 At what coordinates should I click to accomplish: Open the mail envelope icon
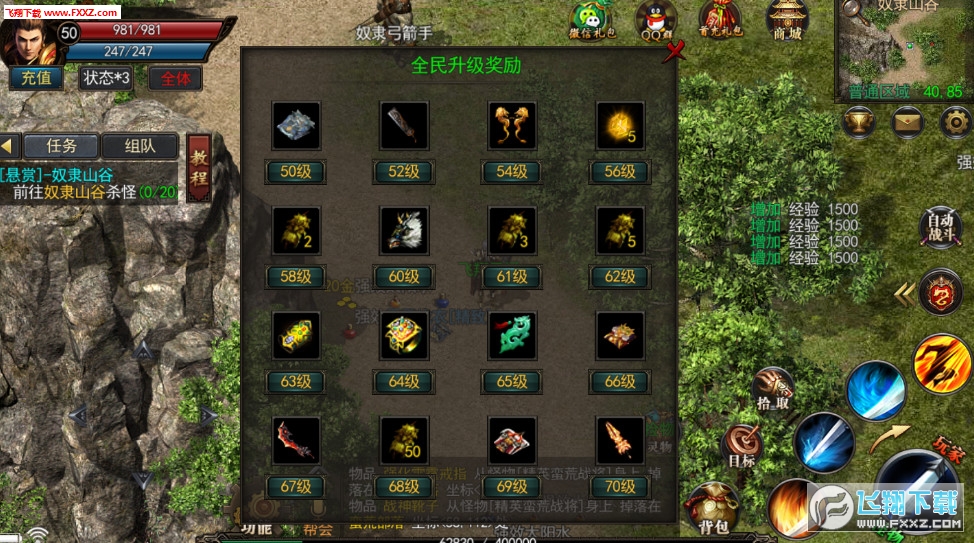click(907, 122)
